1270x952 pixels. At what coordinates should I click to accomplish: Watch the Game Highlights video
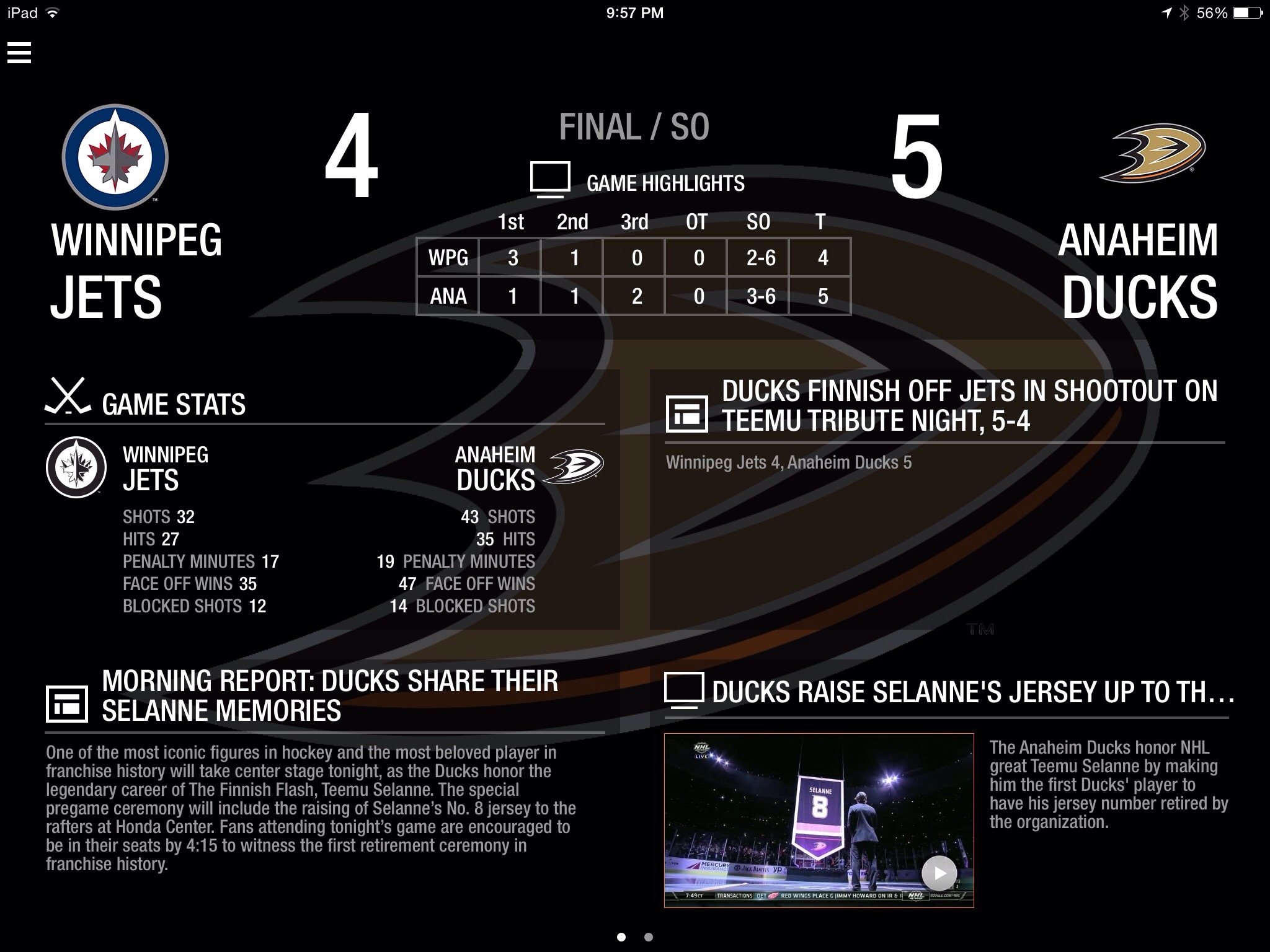coord(637,182)
